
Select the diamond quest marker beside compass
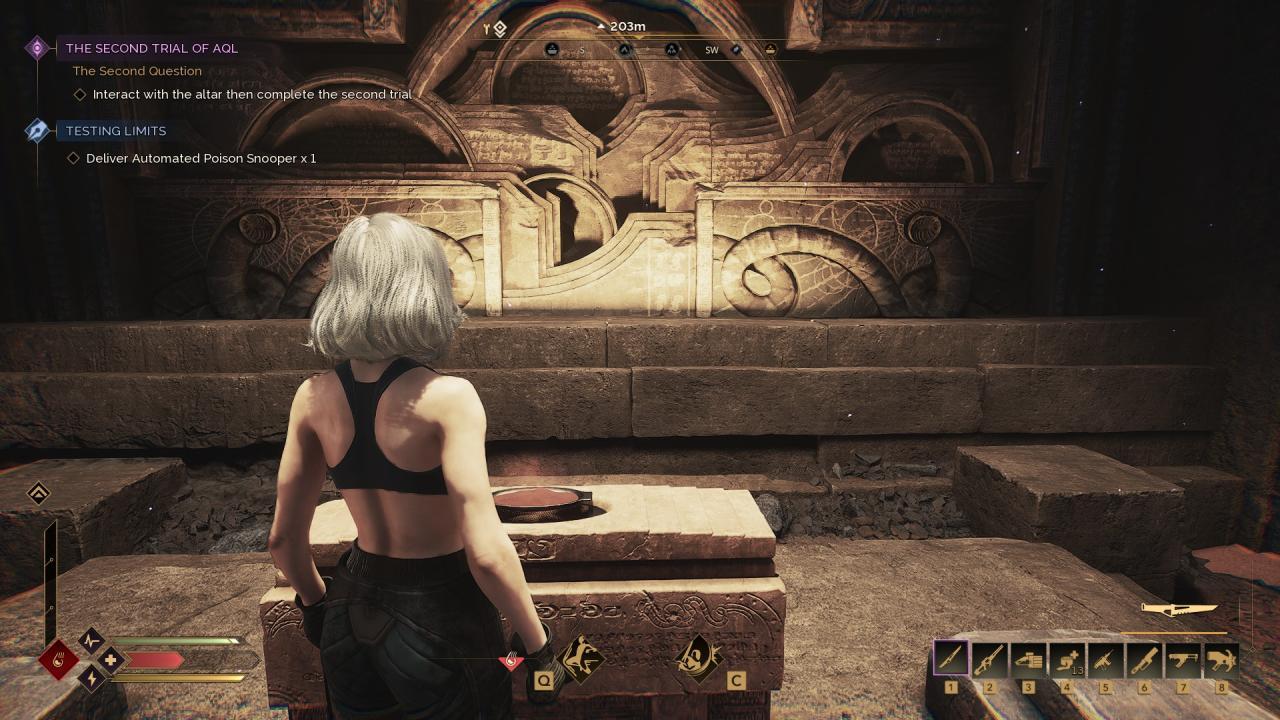pyautogui.click(x=499, y=29)
